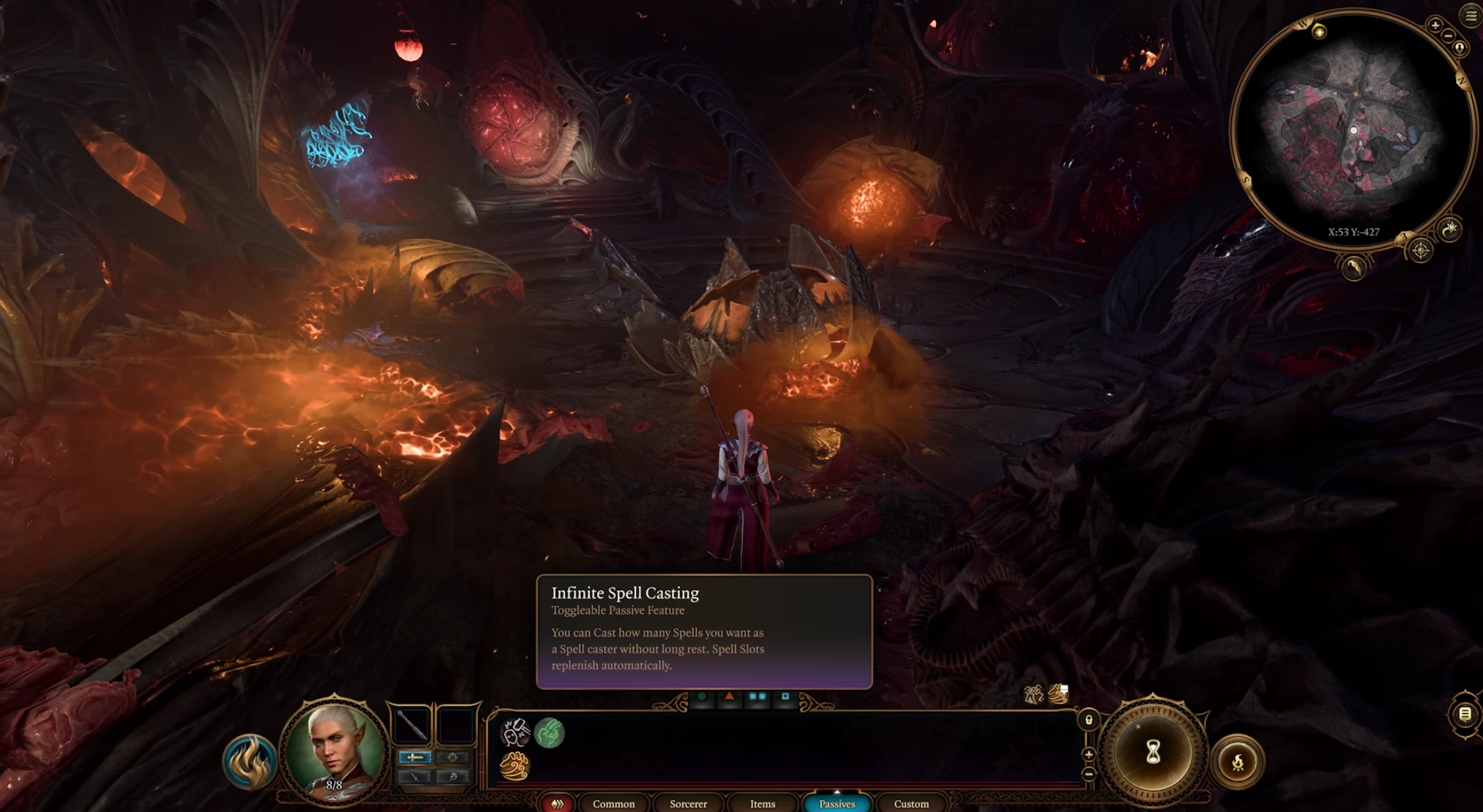This screenshot has width=1483, height=812.
Task: Open the campfire rest button
Action: coord(1237,762)
